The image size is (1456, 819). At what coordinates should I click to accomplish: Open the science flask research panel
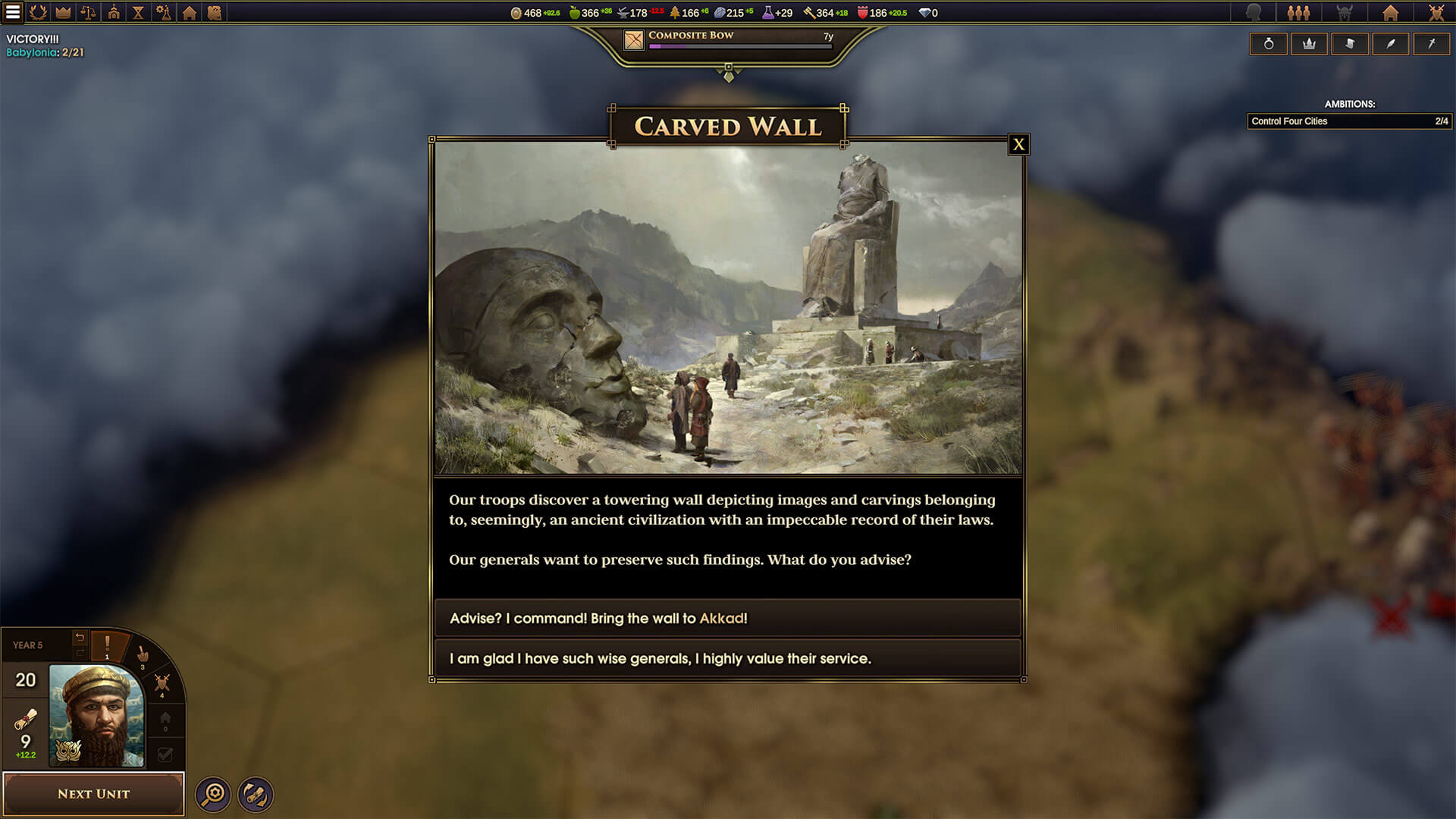[x=165, y=13]
